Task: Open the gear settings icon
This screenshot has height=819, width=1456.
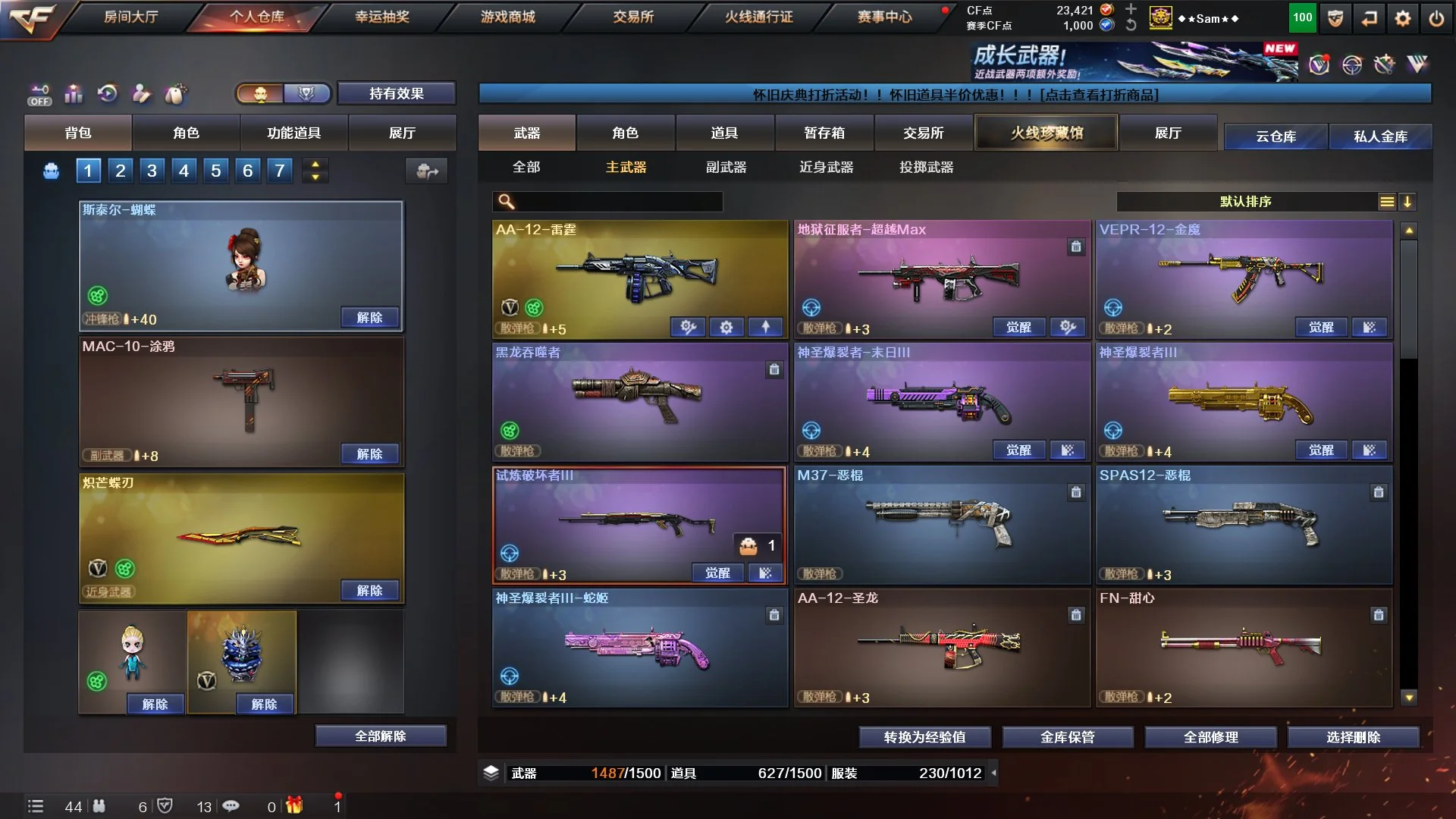Action: 1402,18
